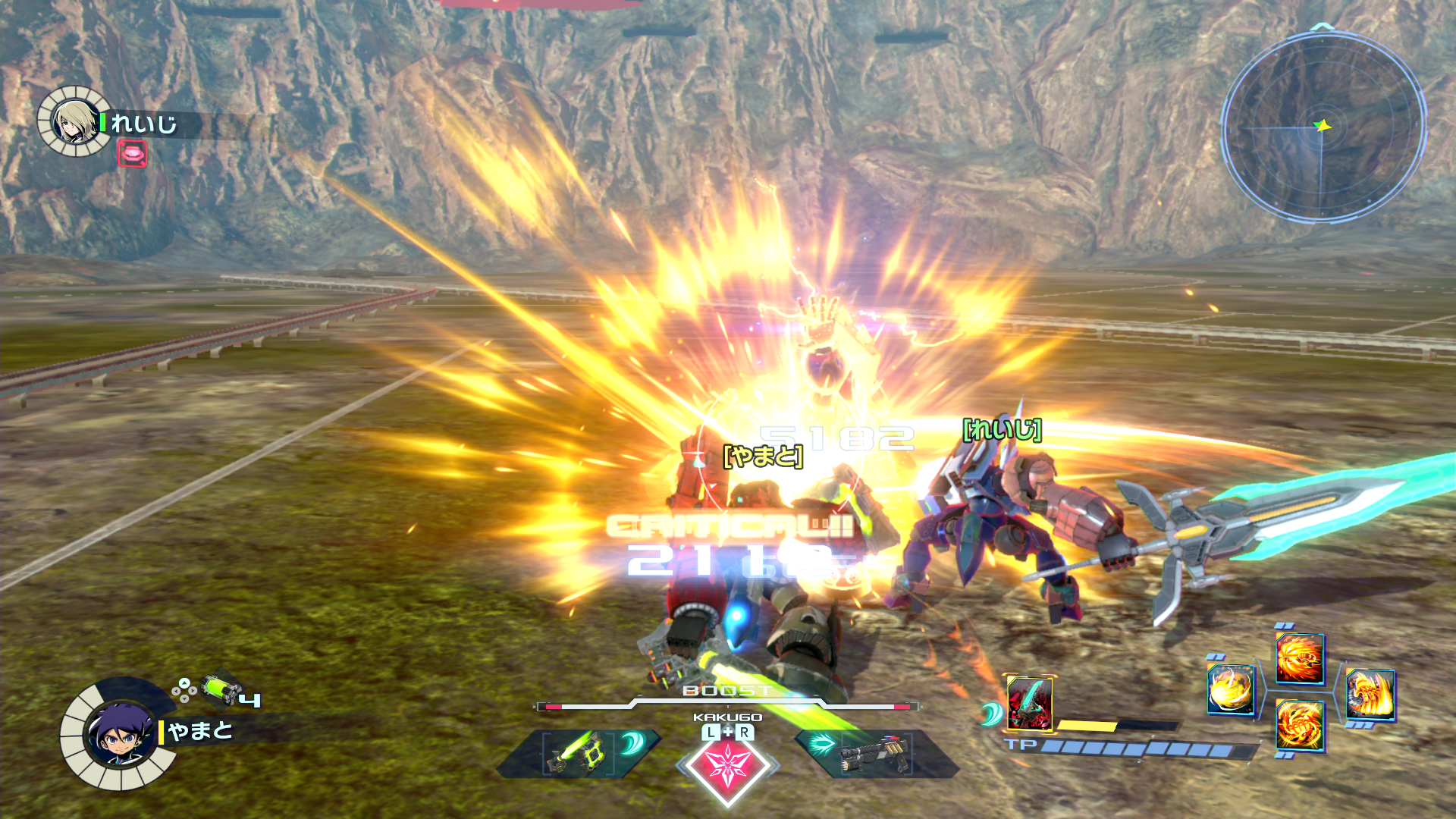The width and height of the screenshot is (1456, 819).
Task: Activate the teal sword skill icon
Action: click(x=1029, y=703)
